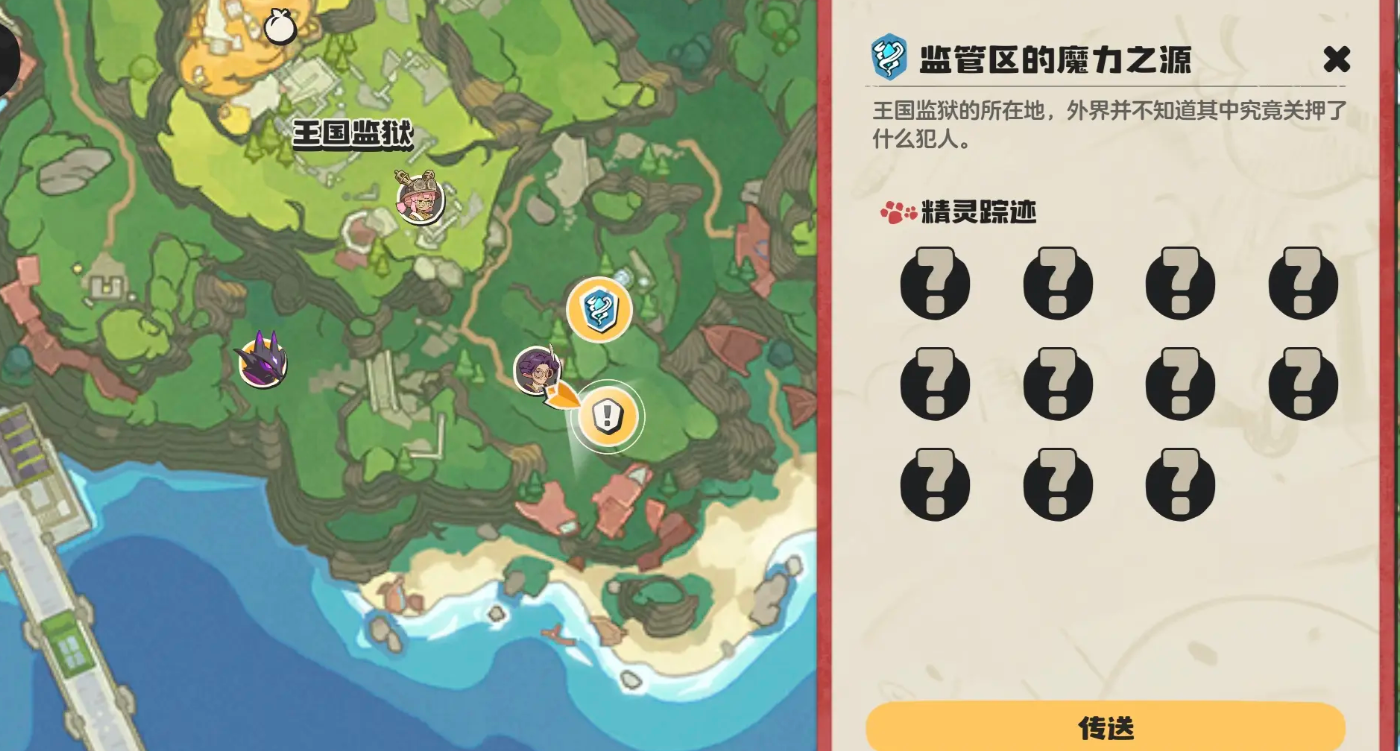Click the 王国监狱 location label on the map
This screenshot has width=1400, height=751.
click(x=355, y=131)
